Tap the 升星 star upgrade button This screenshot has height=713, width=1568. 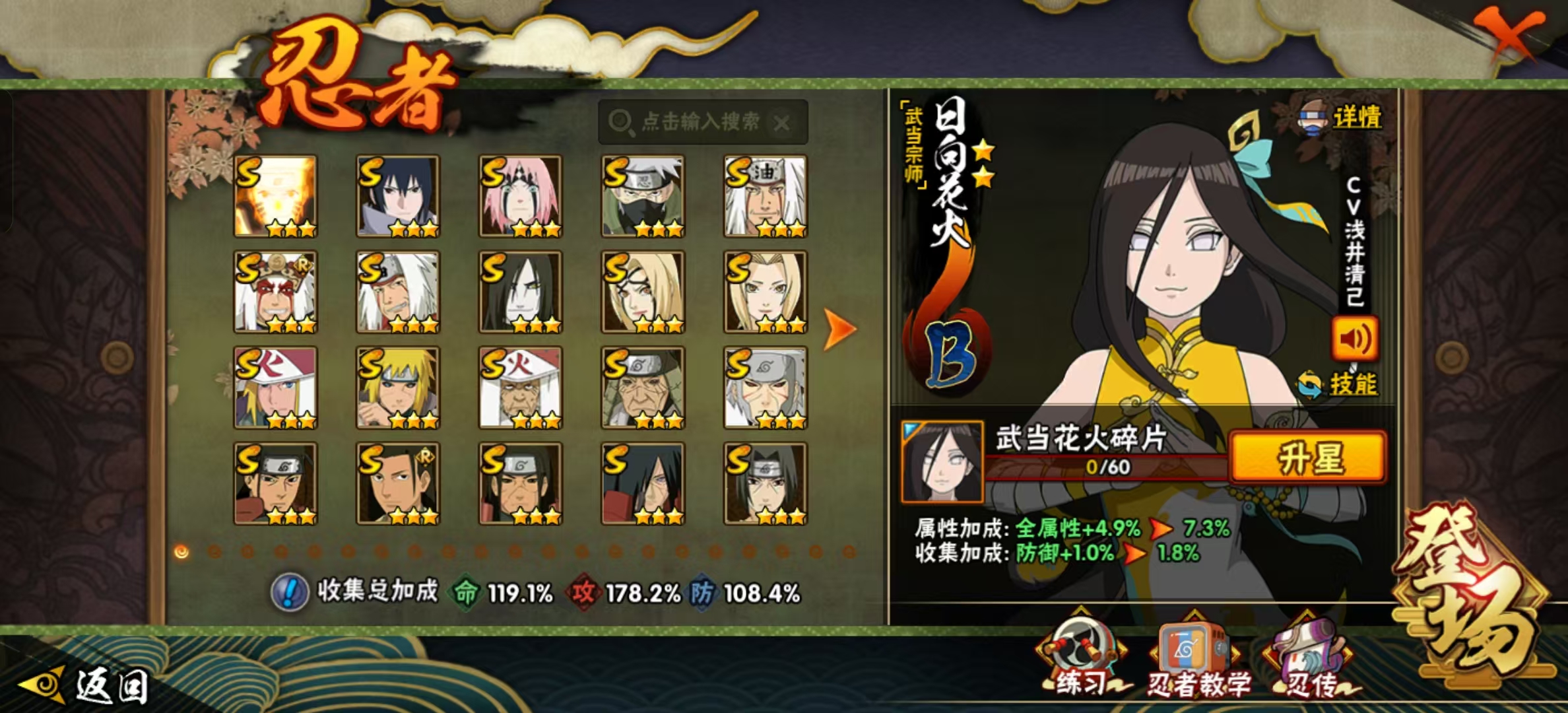coord(1307,457)
